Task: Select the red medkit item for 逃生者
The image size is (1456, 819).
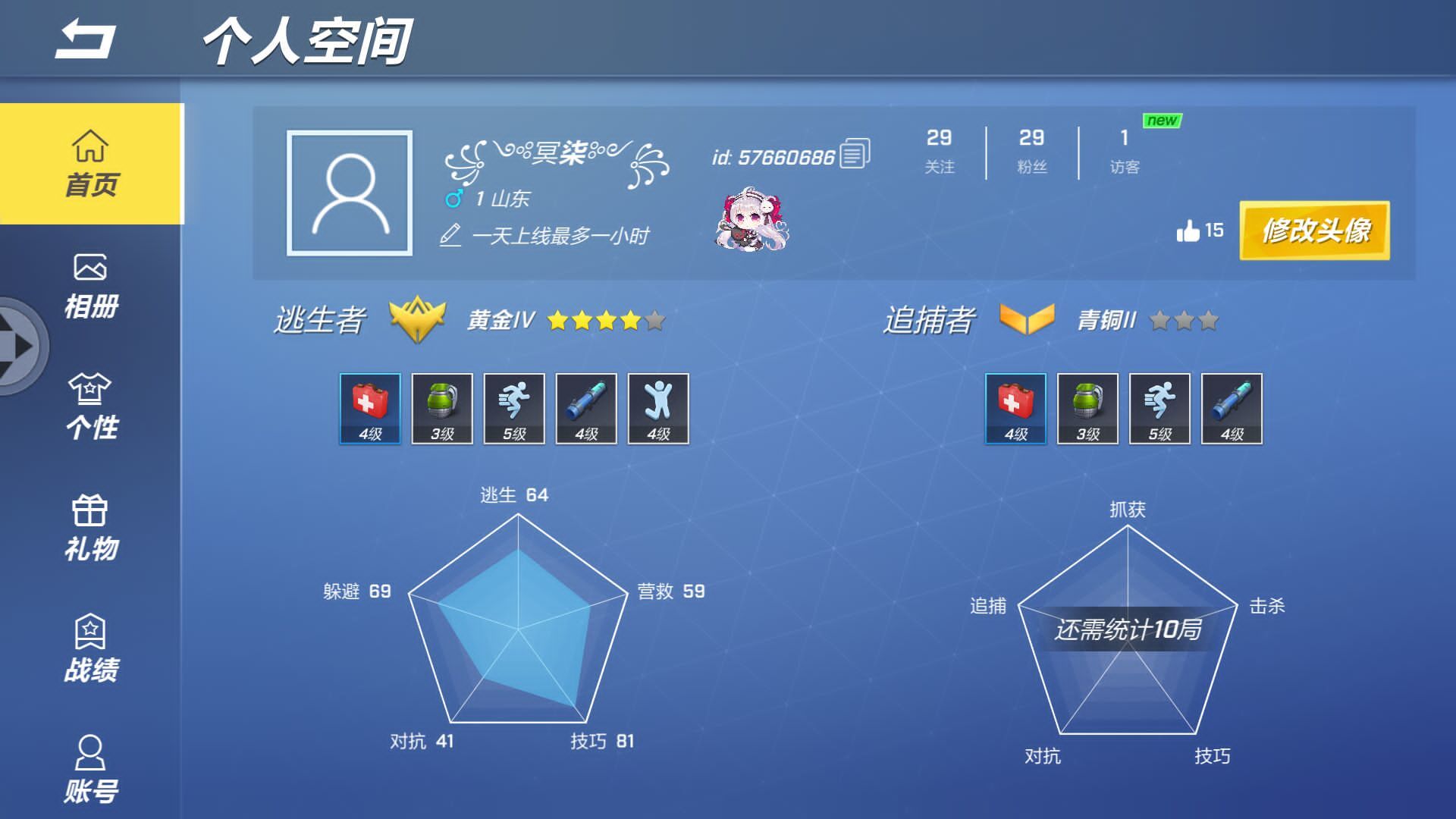Action: (369, 409)
